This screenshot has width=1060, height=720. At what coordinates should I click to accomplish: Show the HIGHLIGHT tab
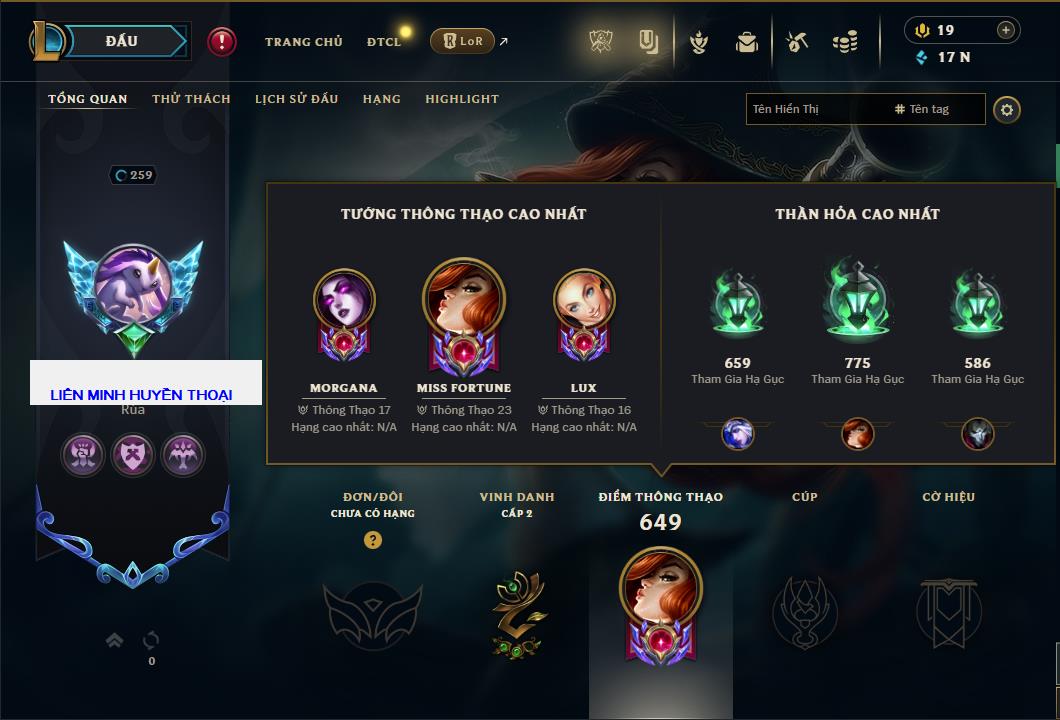tap(461, 99)
